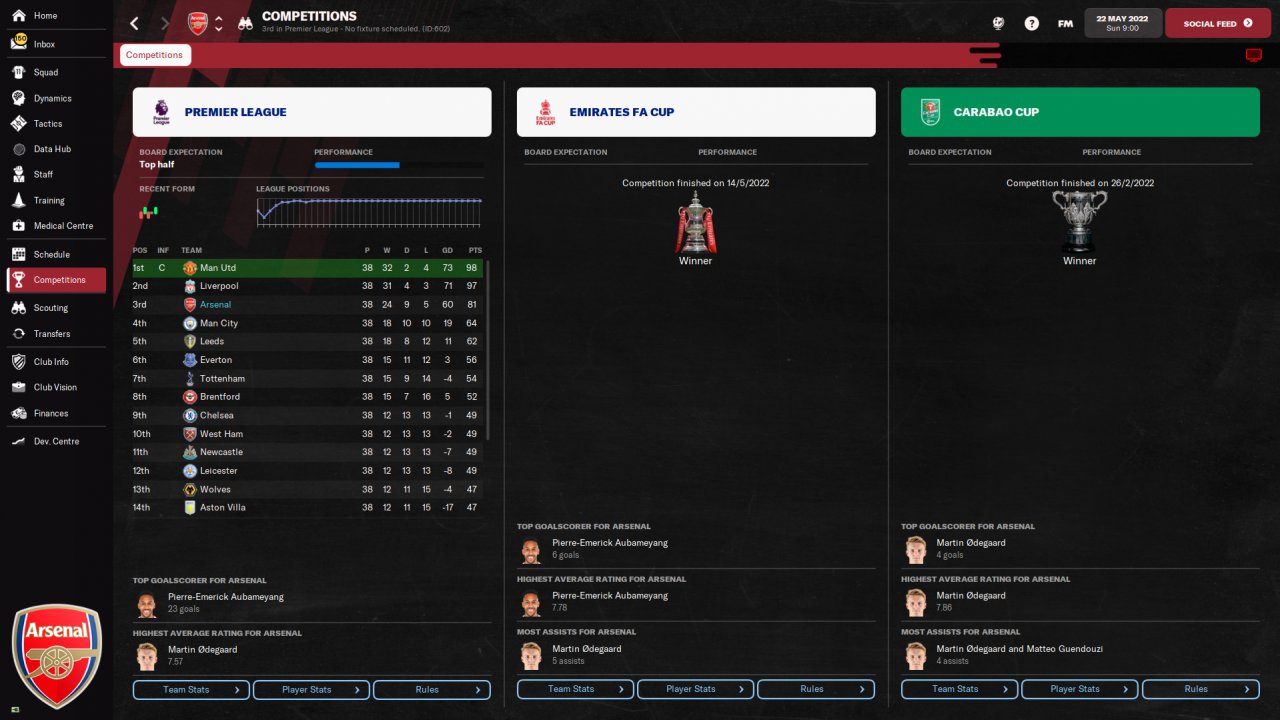Image resolution: width=1280 pixels, height=720 pixels.
Task: Open the Tactics menu entry
Action: 47,124
